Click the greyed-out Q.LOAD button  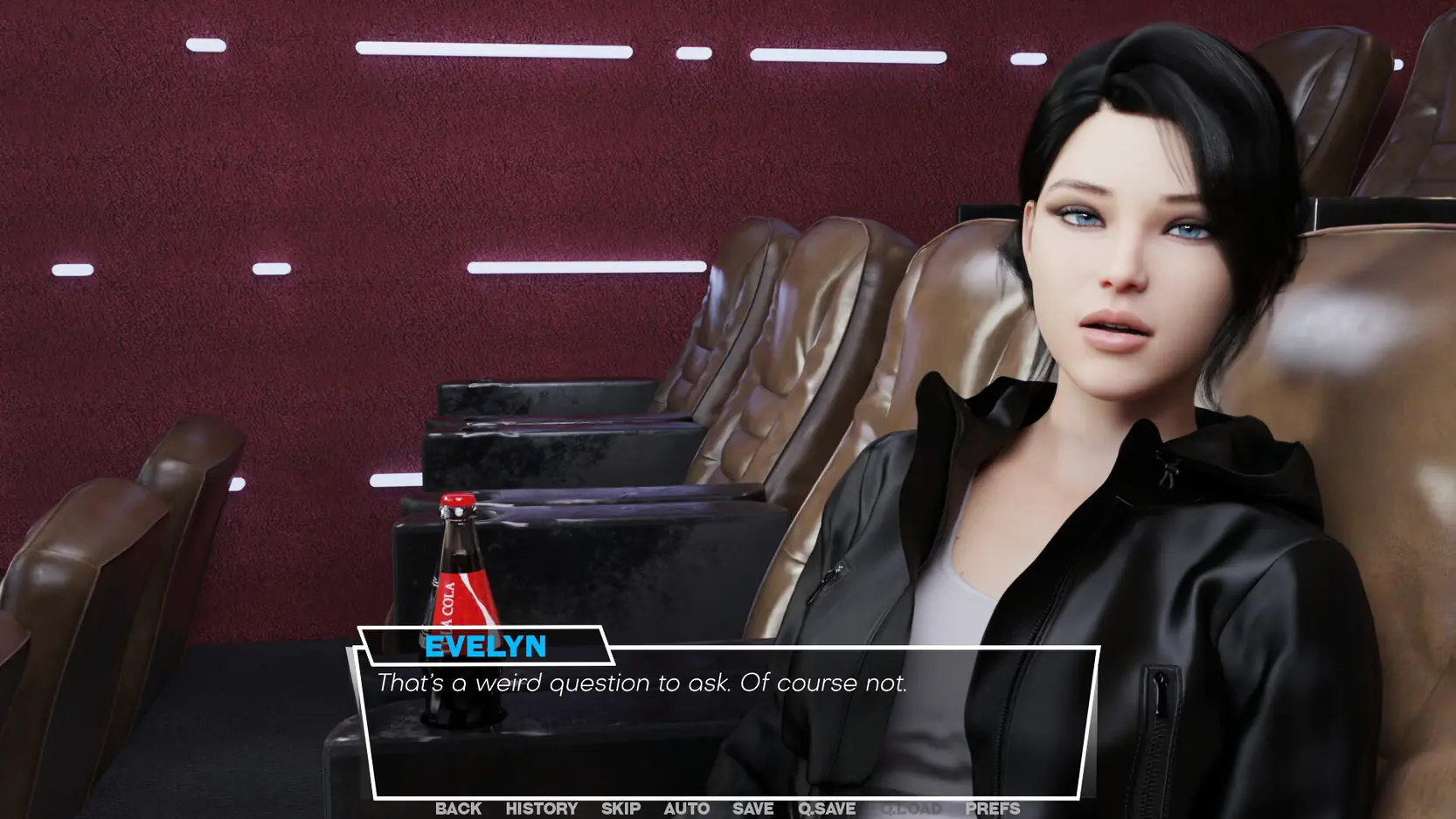coord(911,809)
